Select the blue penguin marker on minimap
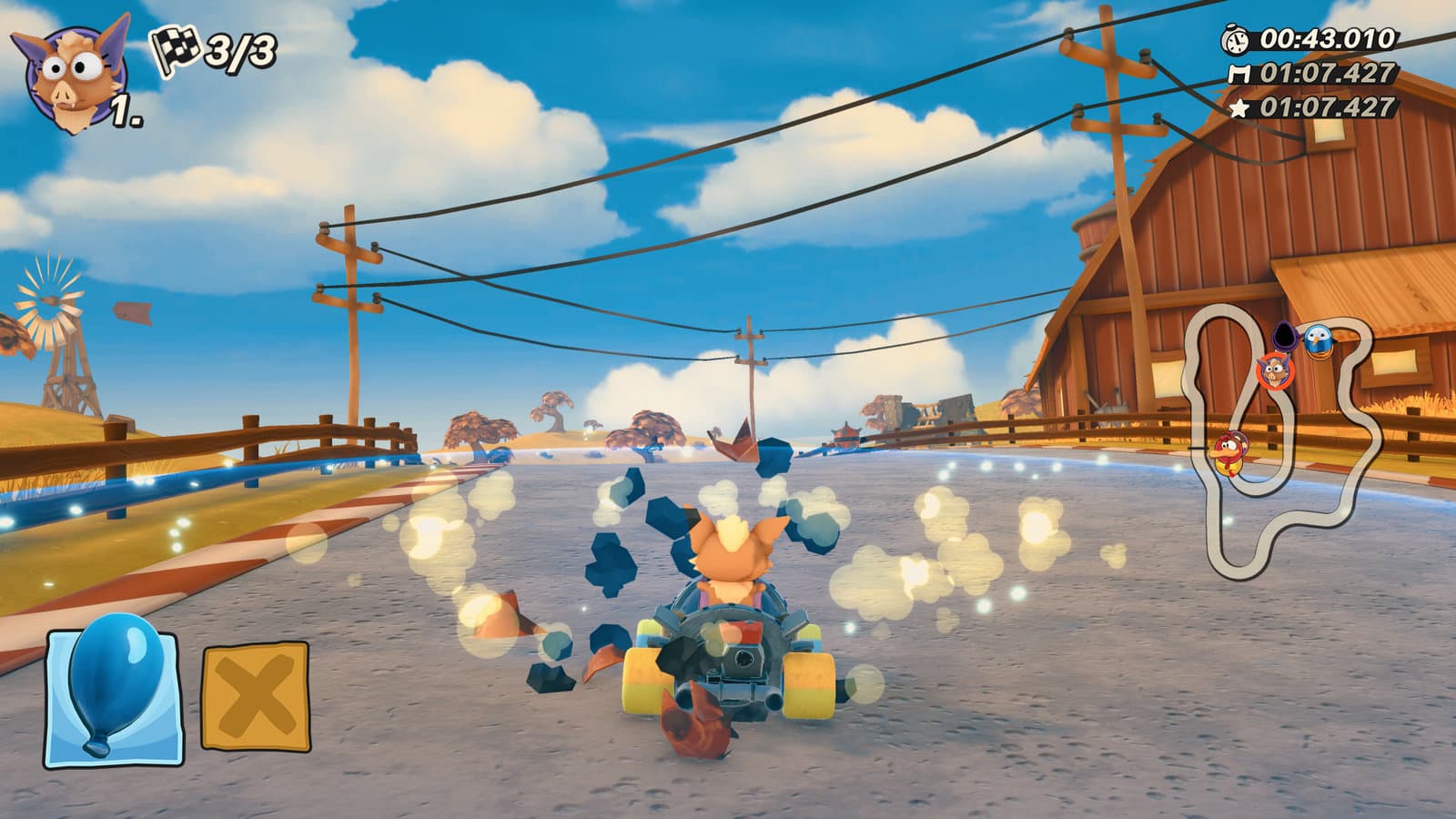The image size is (1456, 819). (1316, 339)
